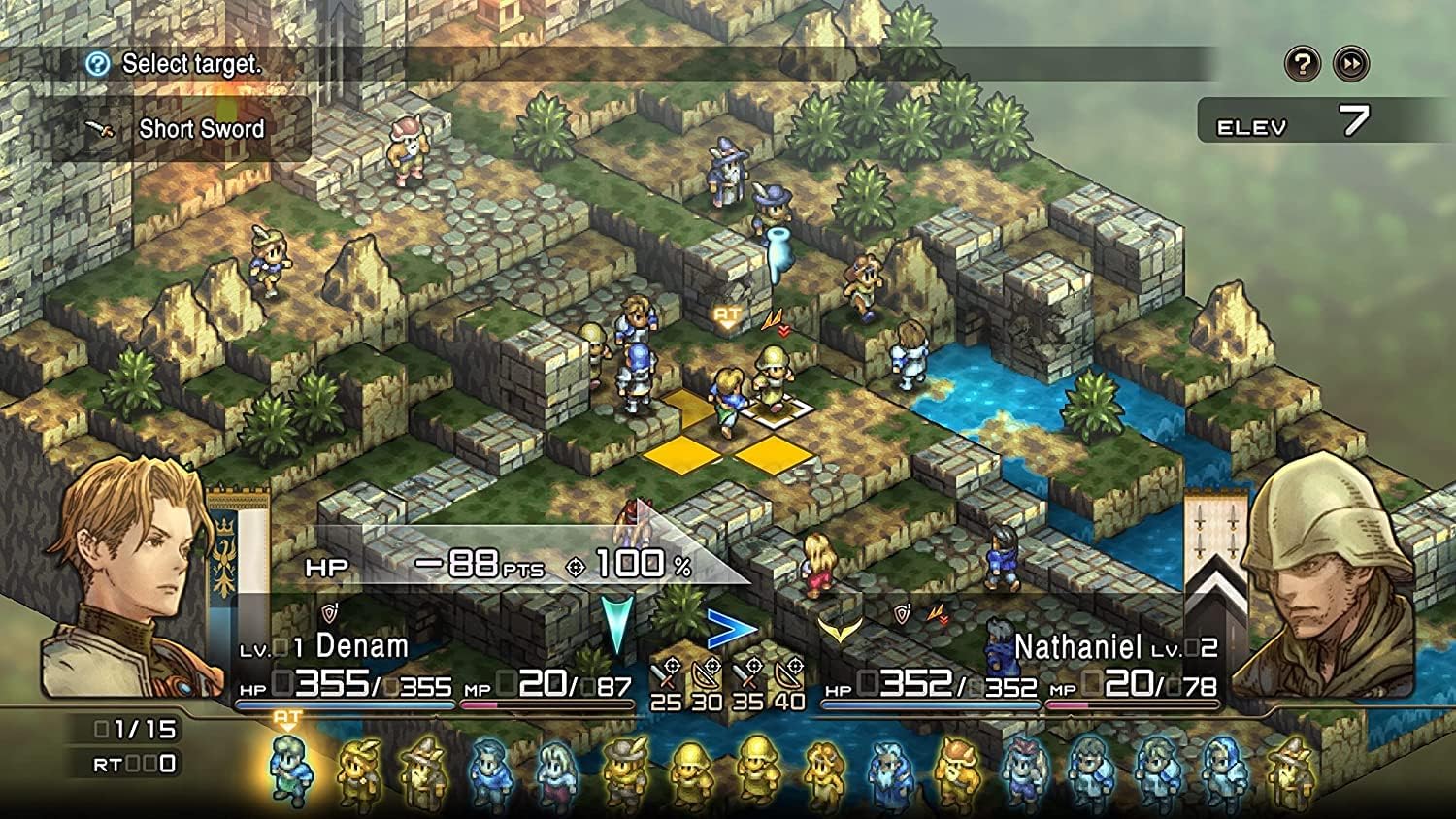Click Nathaniel's shield status icon
The width and height of the screenshot is (1456, 819).
point(902,613)
